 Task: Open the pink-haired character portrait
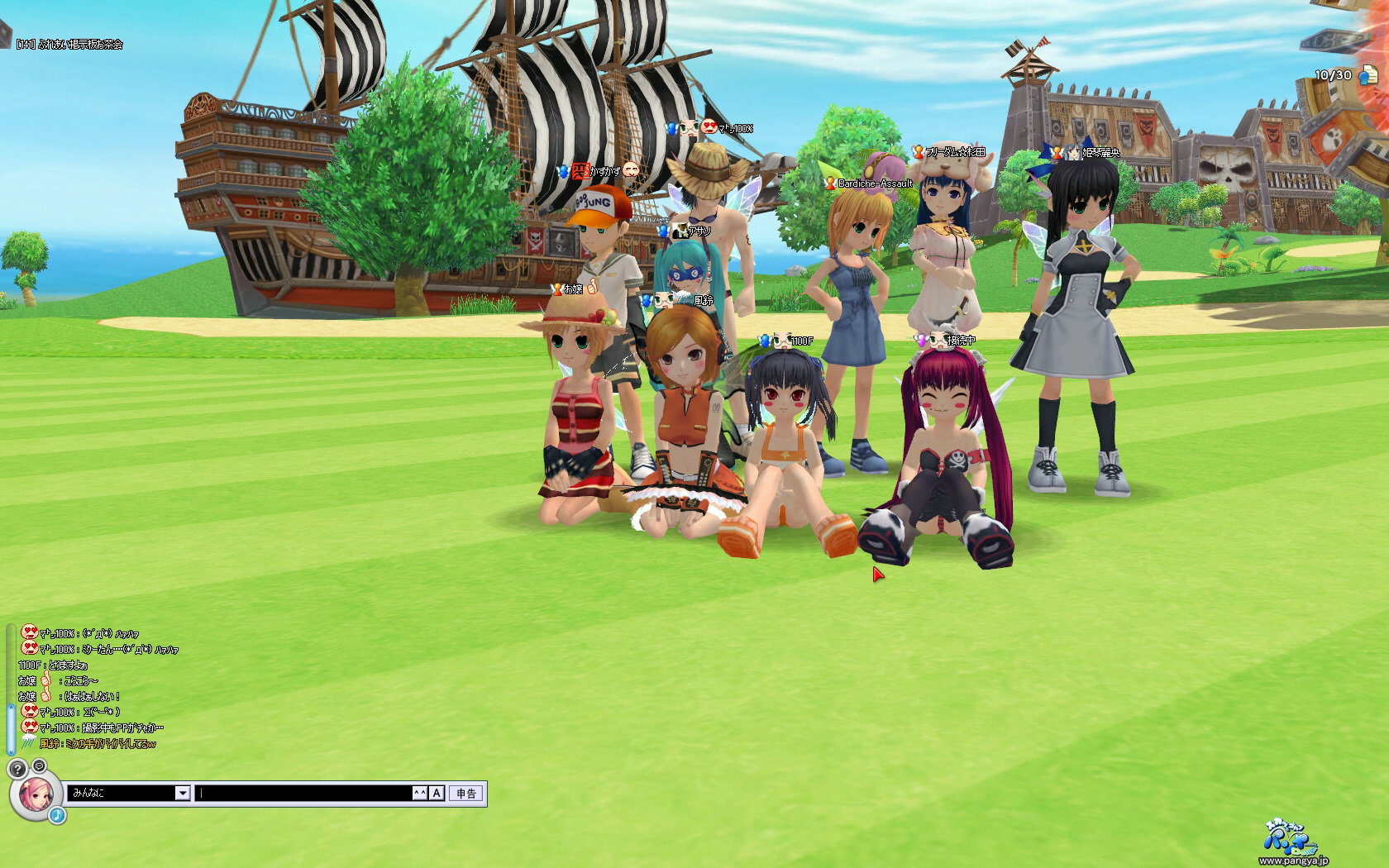point(36,795)
